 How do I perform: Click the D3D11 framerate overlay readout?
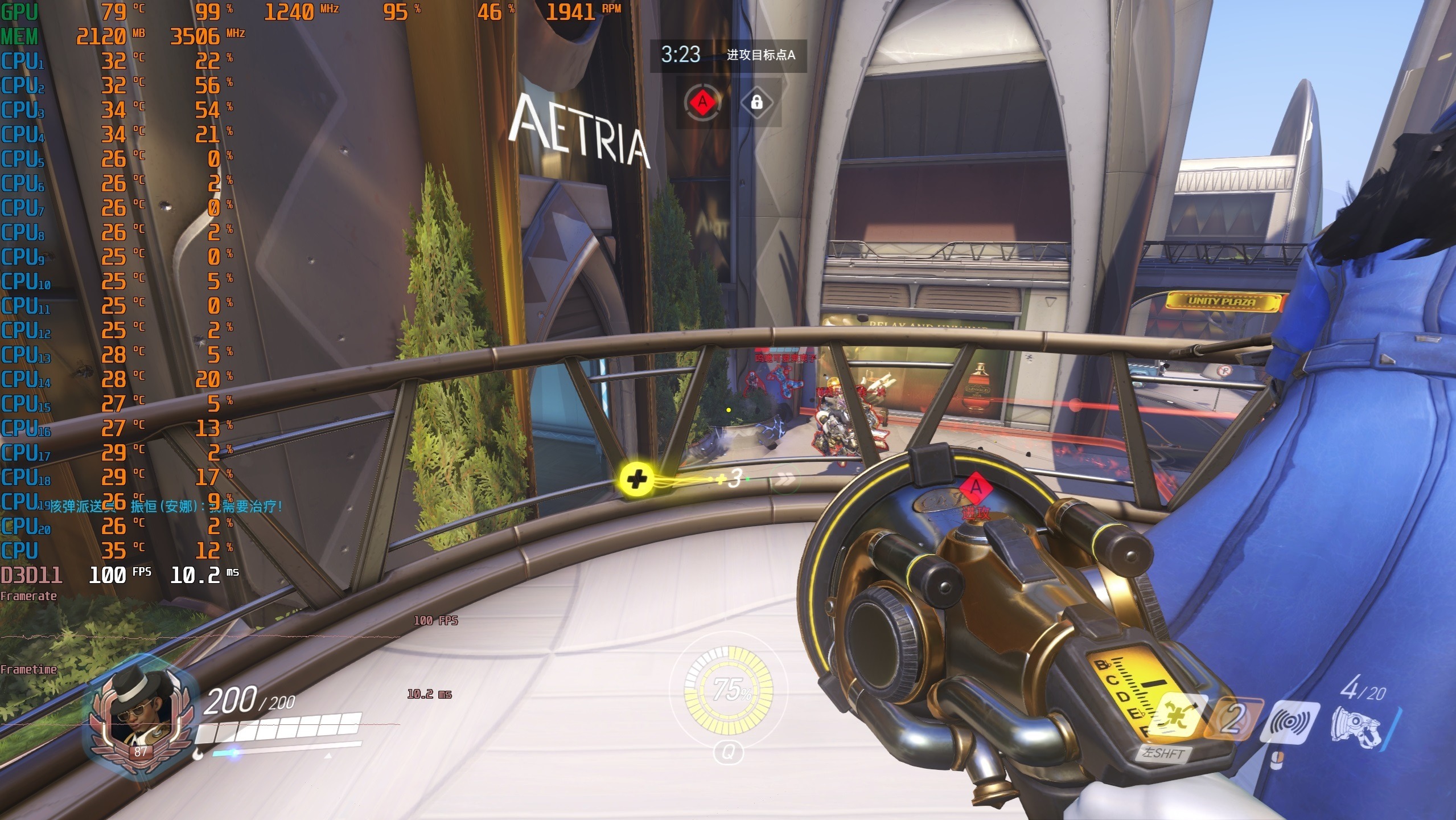pyautogui.click(x=120, y=575)
